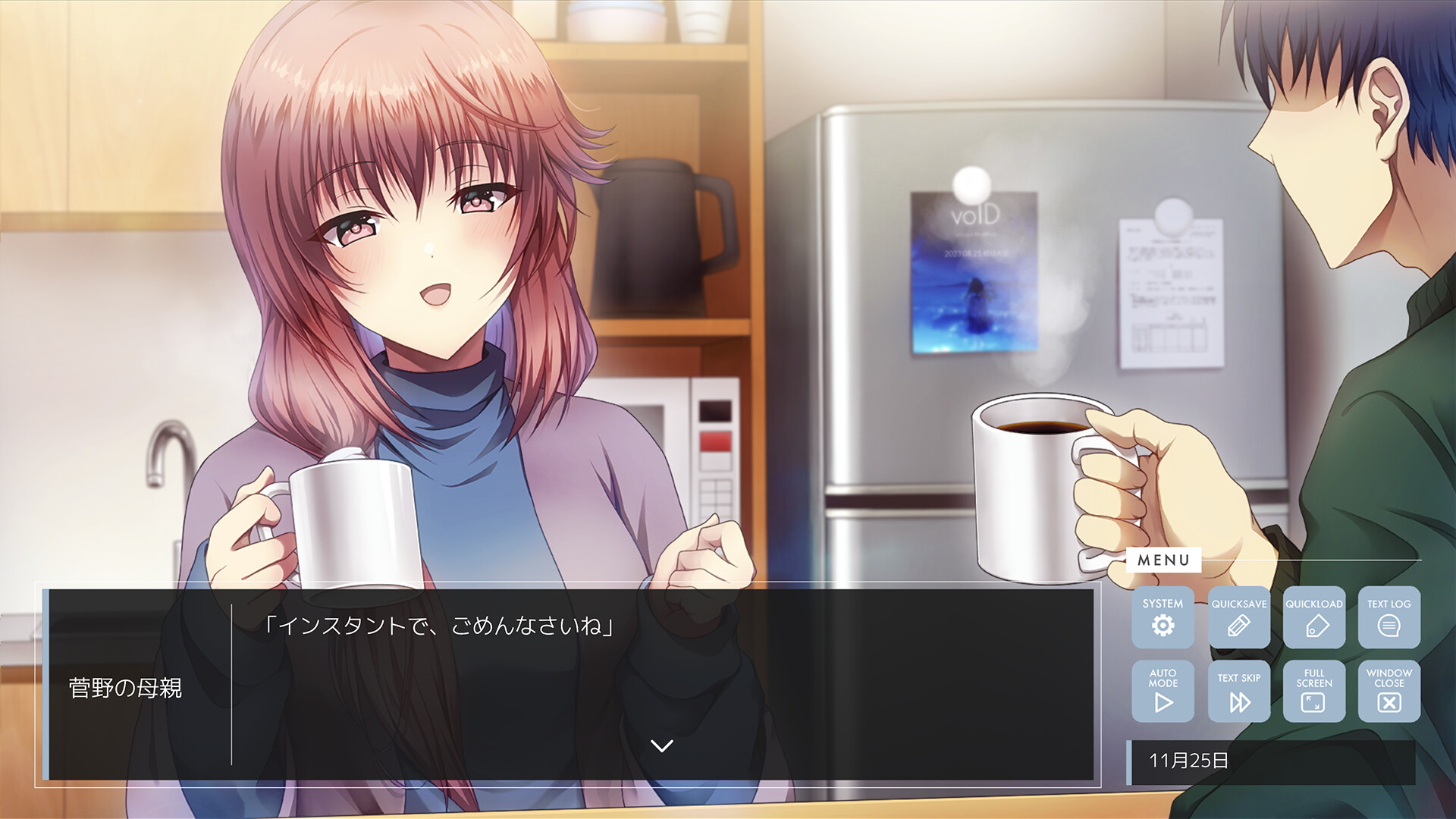Toggle automatic text playback on
This screenshot has height=819, width=1456.
point(1163,692)
